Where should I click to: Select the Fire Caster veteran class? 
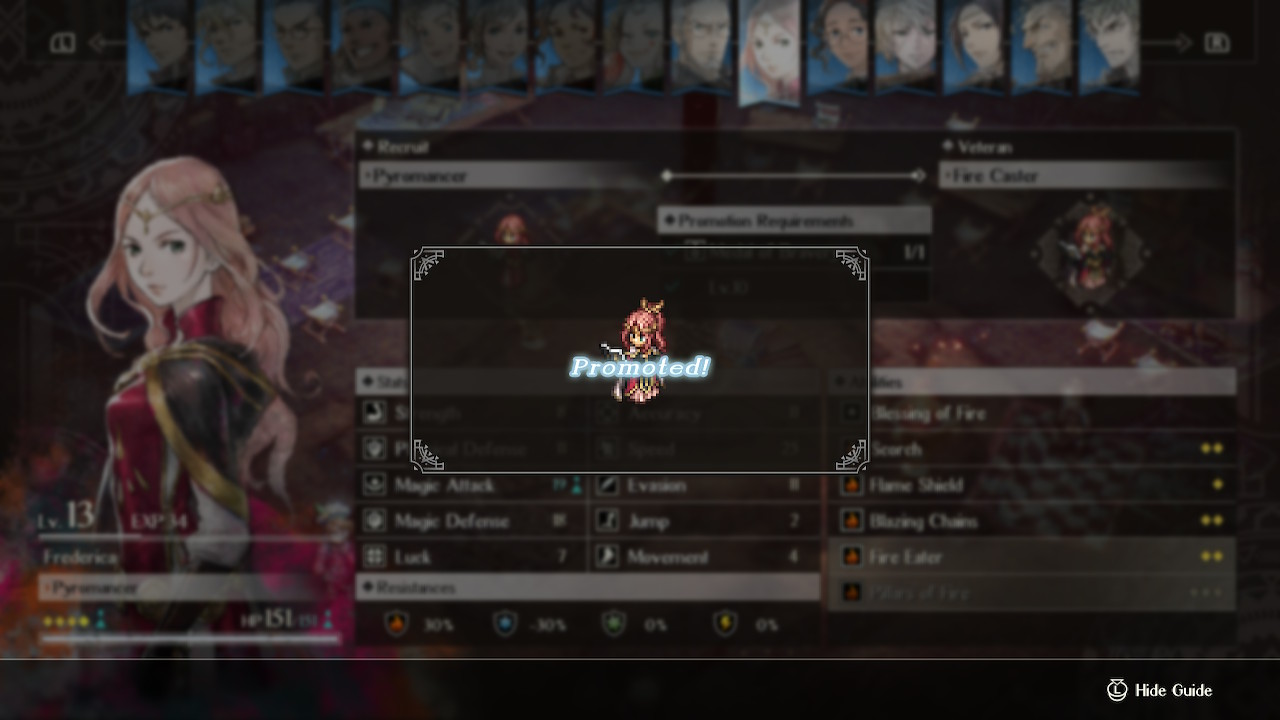tap(1085, 176)
